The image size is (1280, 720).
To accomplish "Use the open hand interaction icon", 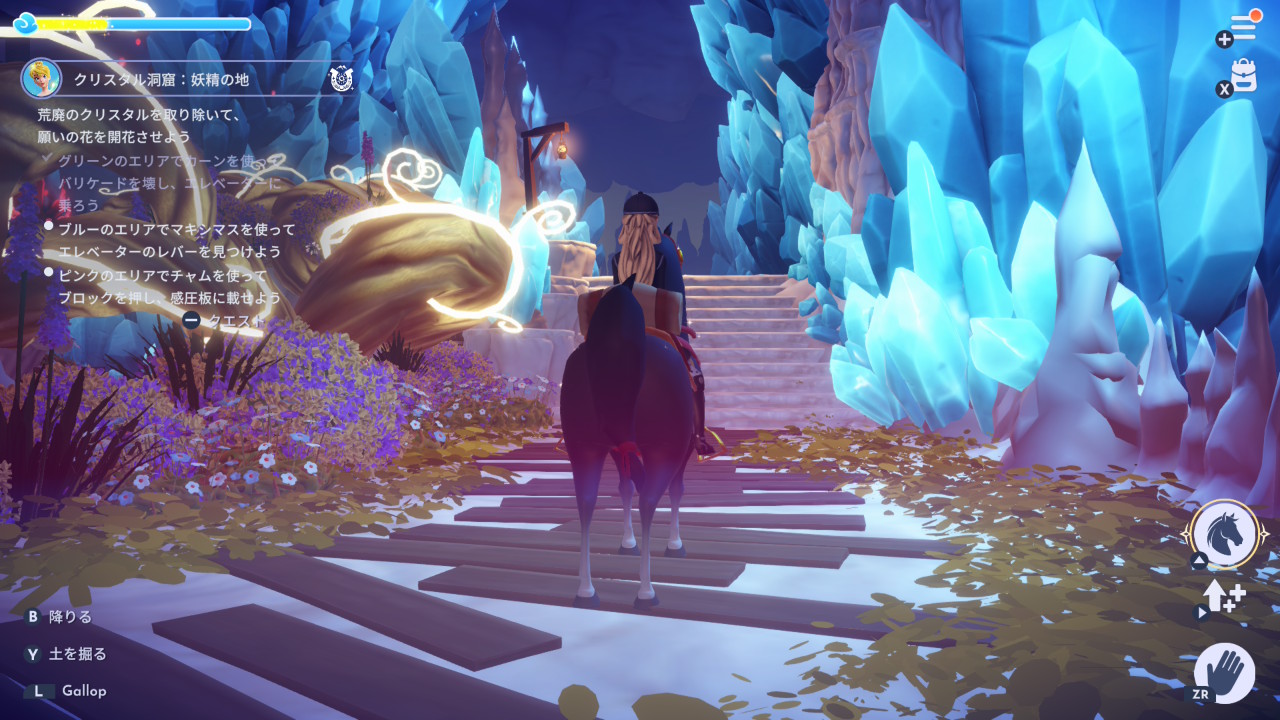I will pos(1225,672).
